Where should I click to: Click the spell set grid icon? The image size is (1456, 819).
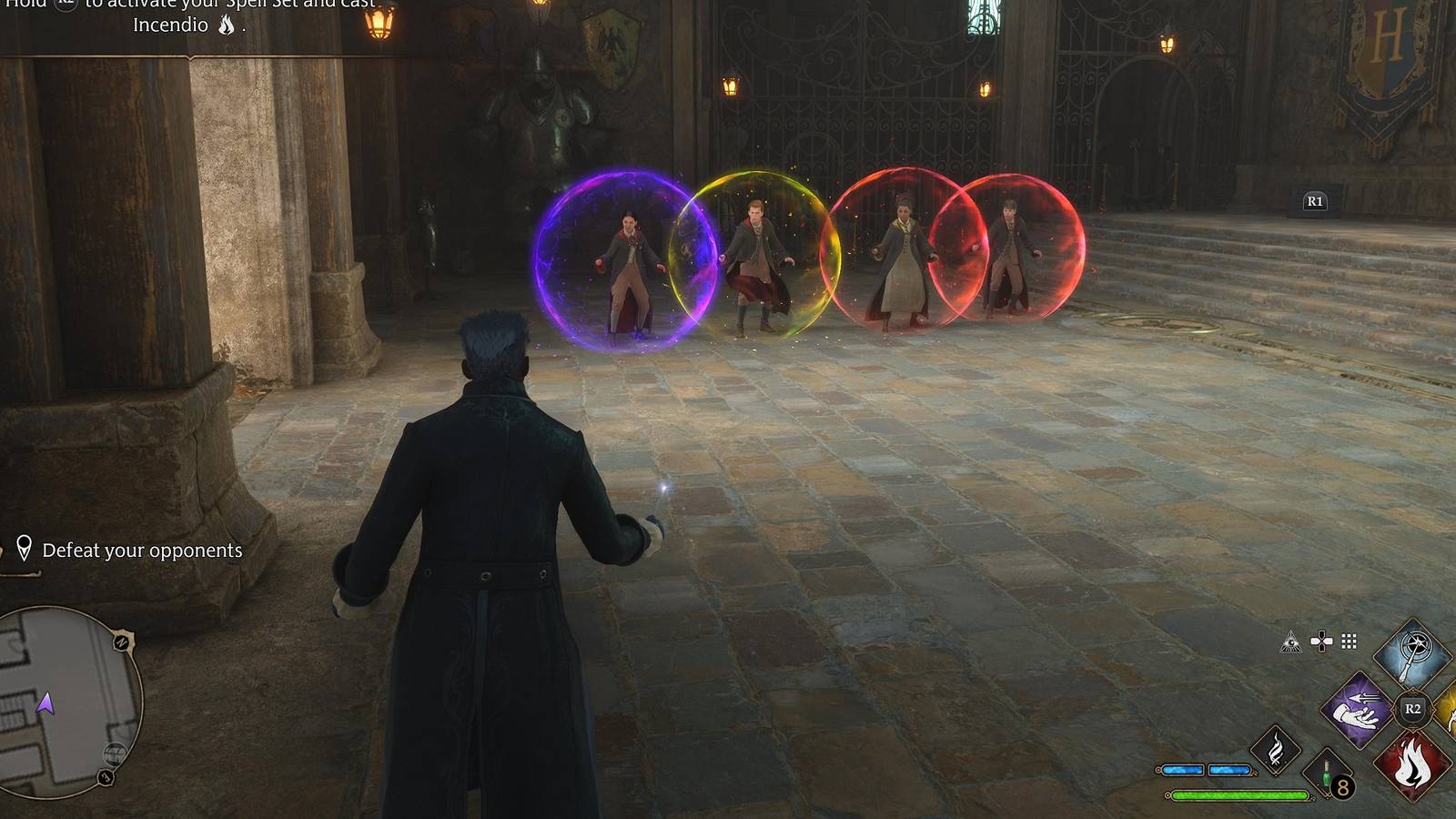[x=1348, y=641]
